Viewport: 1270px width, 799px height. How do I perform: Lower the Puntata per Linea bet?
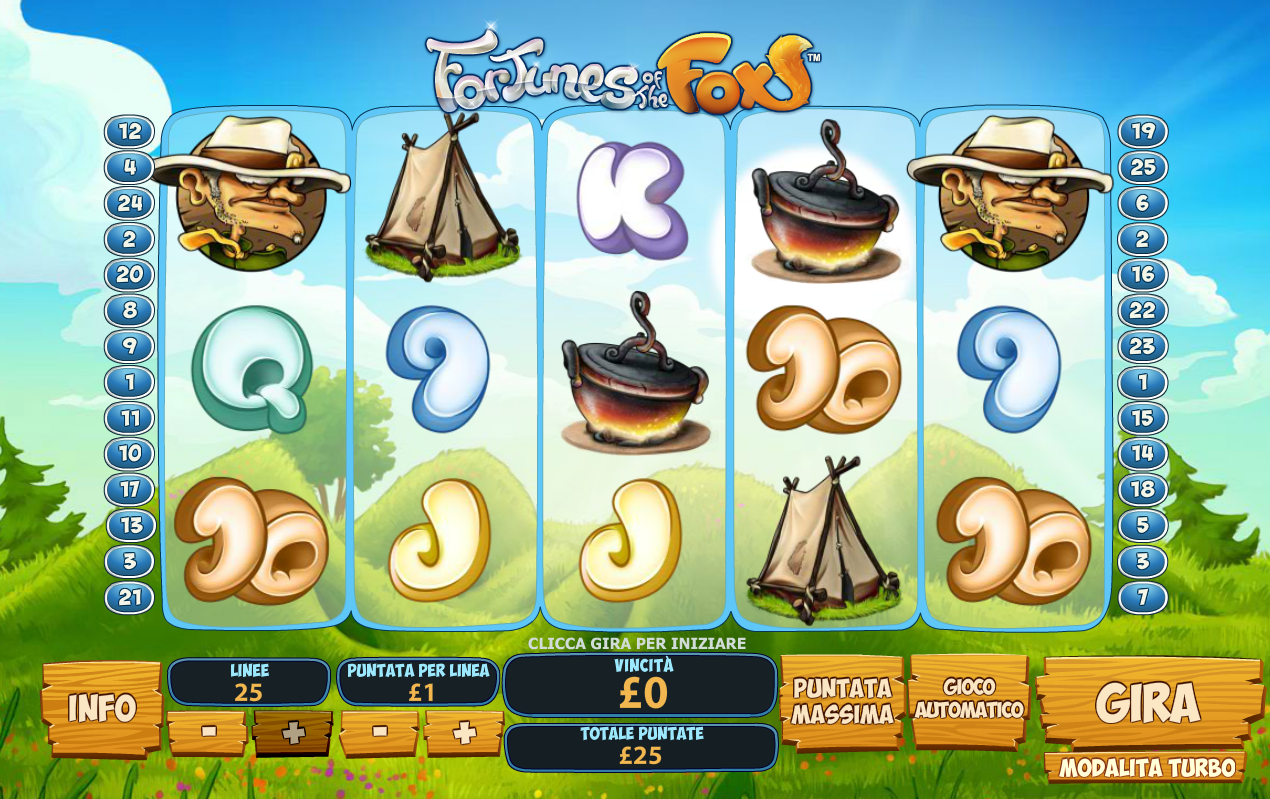tap(380, 732)
